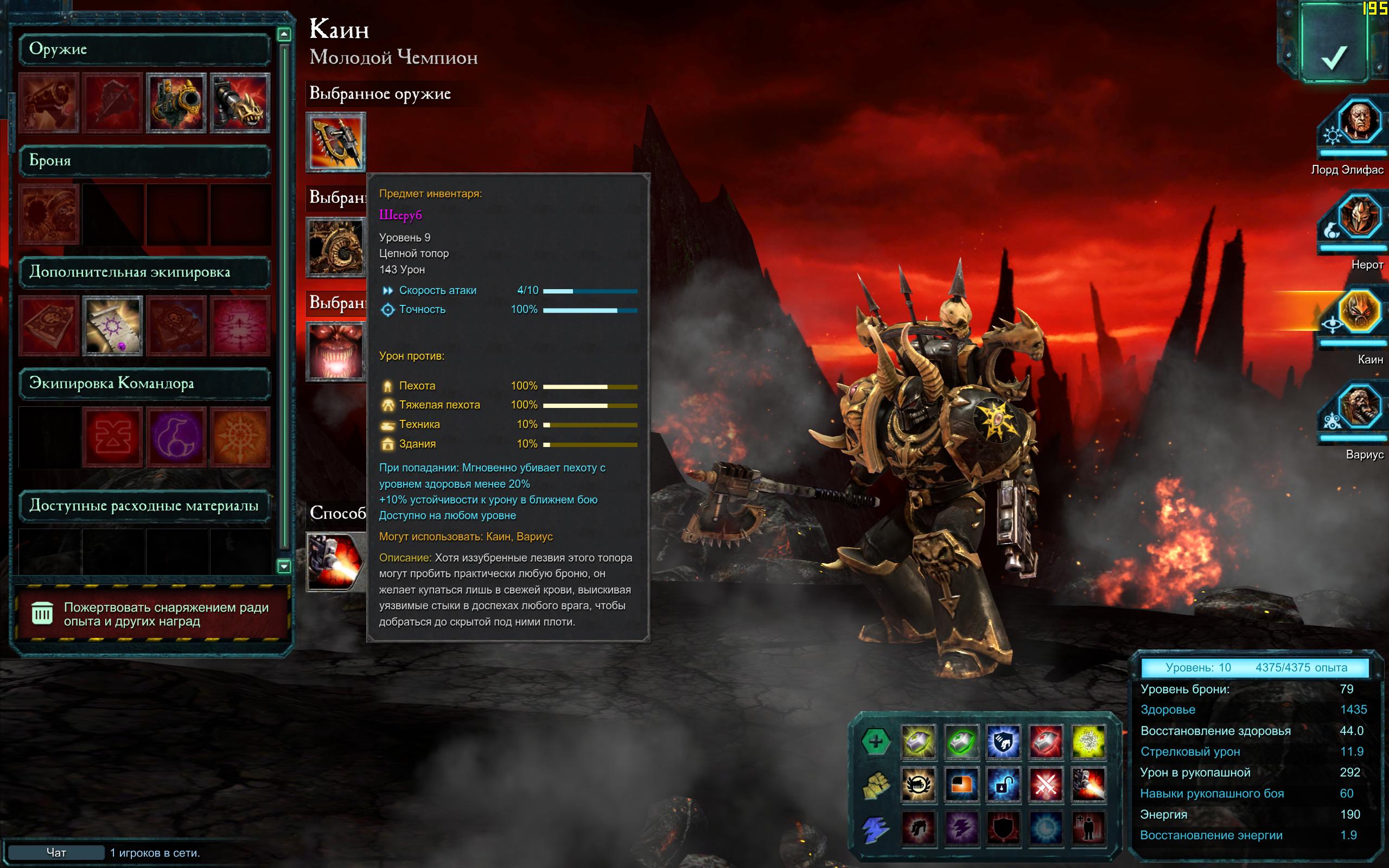Open the chat box
Image resolution: width=1389 pixels, height=868 pixels.
[x=56, y=852]
